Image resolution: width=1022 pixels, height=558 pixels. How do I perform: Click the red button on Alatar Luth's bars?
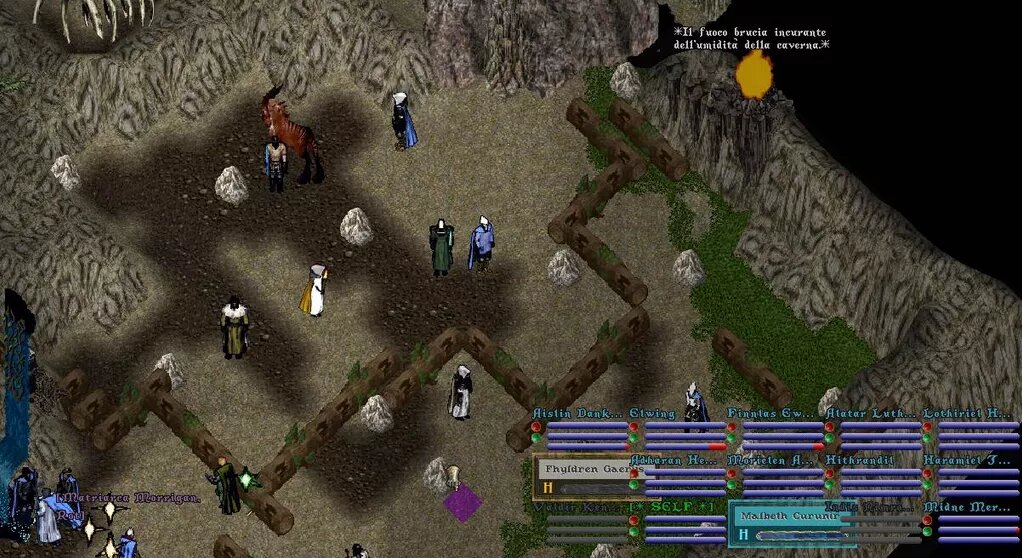829,427
